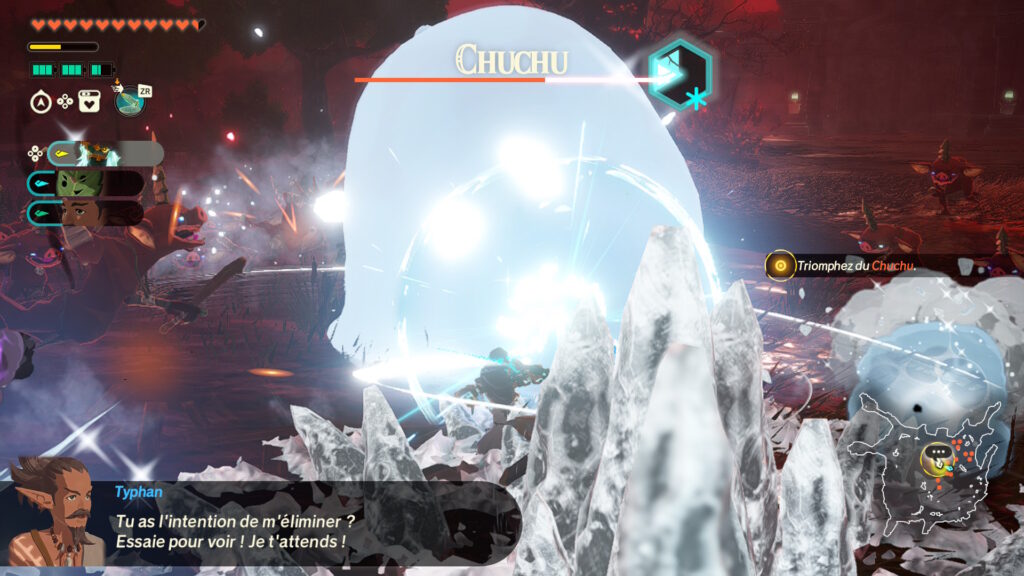Click the compass arrow icon
Screen dimensions: 1024x576
coord(43,100)
